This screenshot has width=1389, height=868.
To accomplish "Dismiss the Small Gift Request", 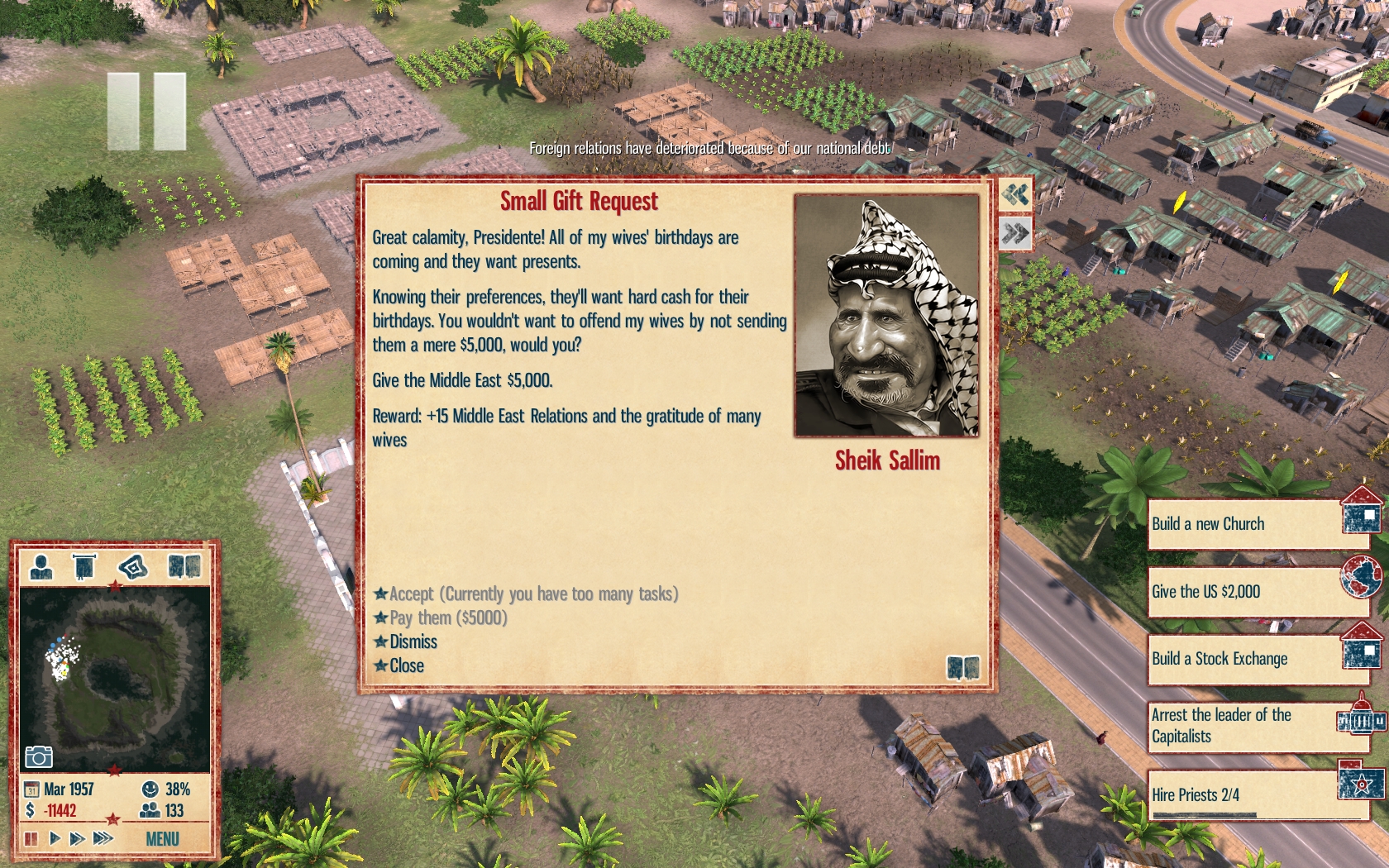I will coord(413,642).
